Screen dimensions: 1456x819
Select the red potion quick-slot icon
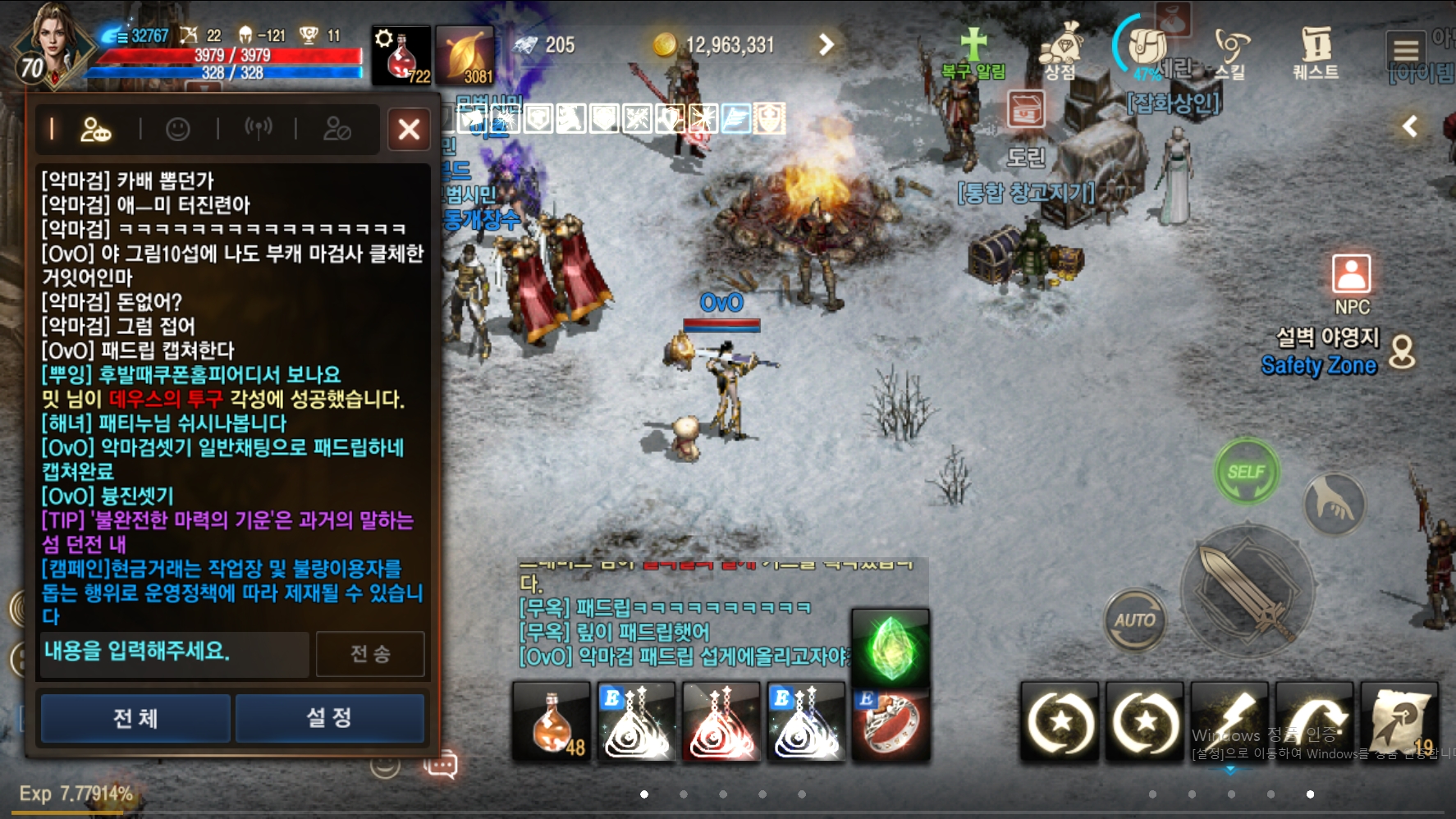click(x=400, y=53)
